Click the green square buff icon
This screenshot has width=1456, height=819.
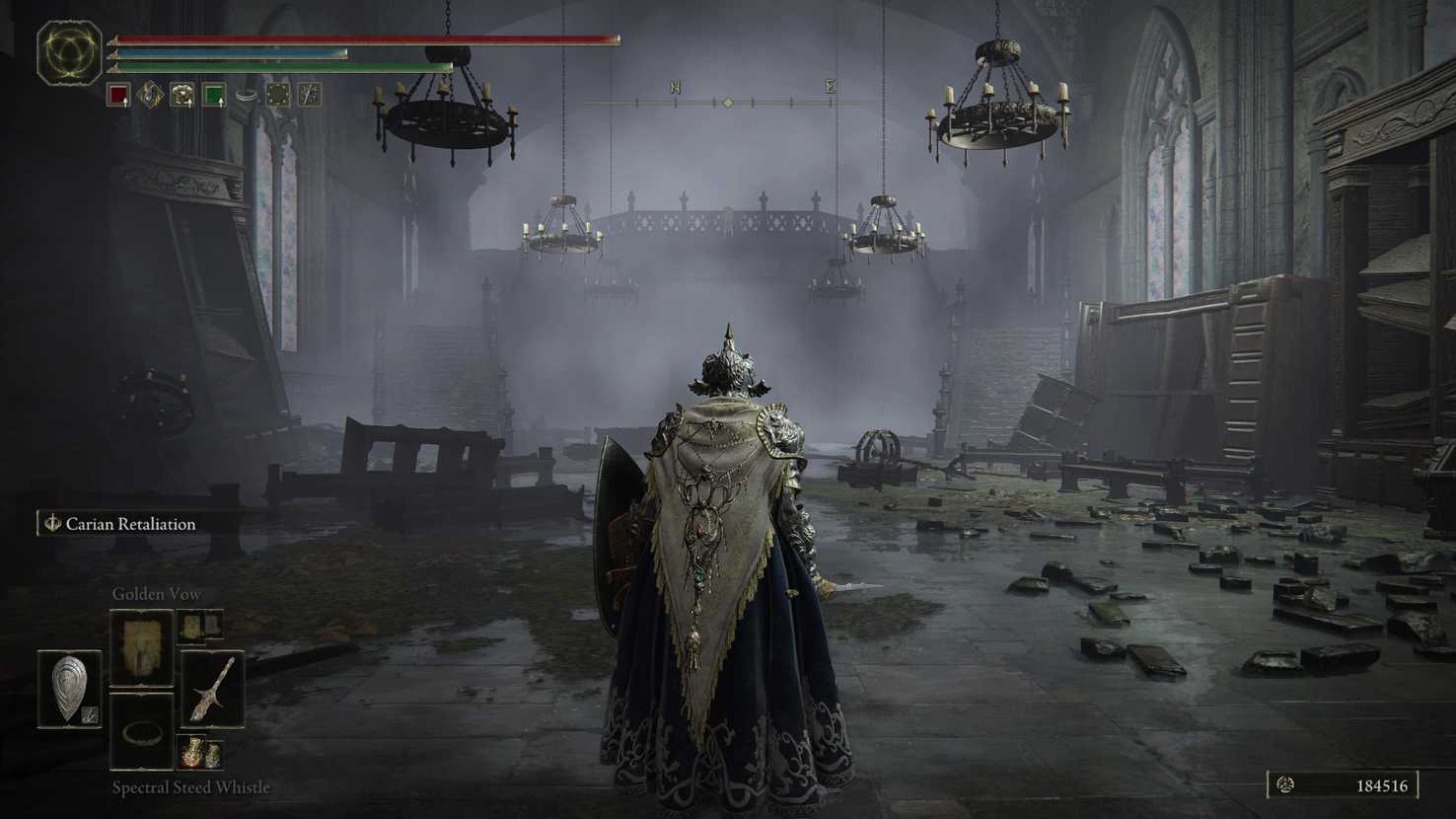coord(214,95)
